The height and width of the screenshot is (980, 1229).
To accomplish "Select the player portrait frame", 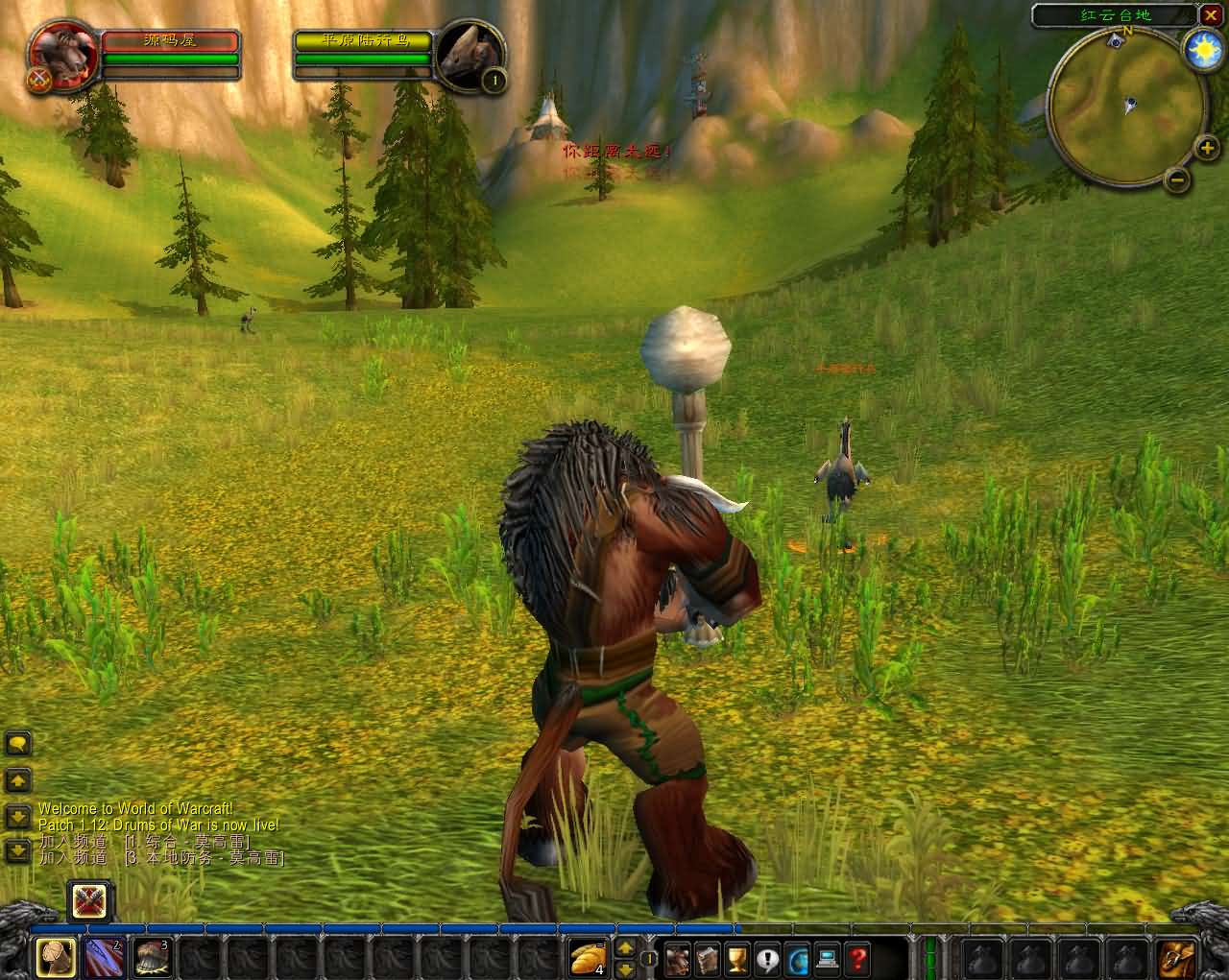I will (63, 56).
